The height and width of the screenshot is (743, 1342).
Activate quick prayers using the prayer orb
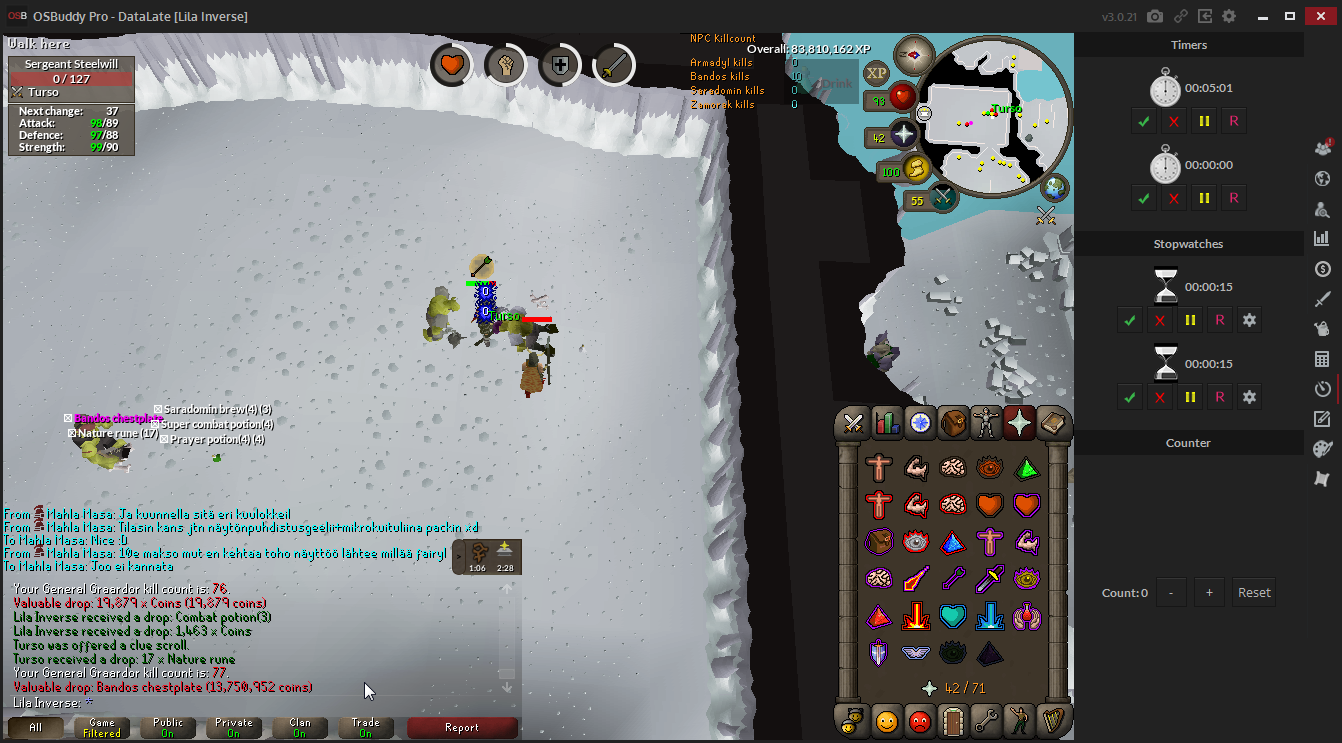(x=903, y=136)
